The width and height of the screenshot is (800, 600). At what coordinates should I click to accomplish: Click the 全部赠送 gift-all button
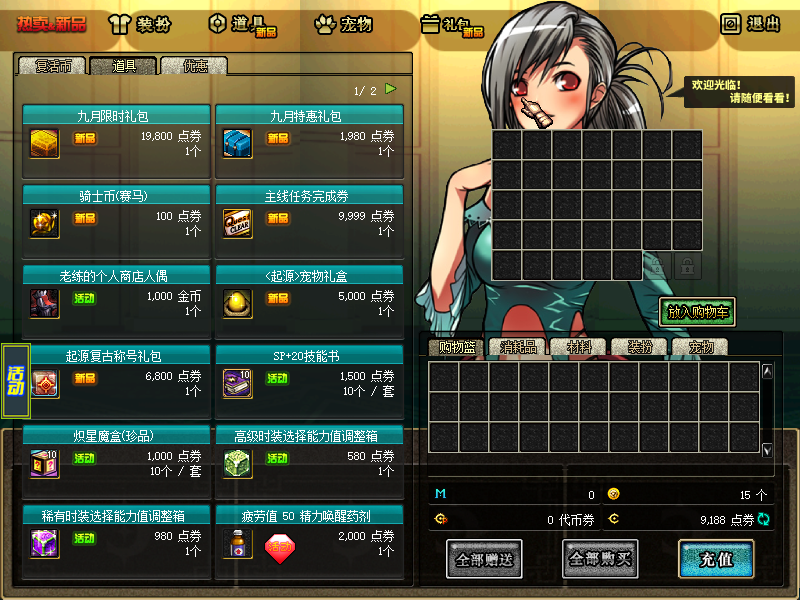point(484,559)
